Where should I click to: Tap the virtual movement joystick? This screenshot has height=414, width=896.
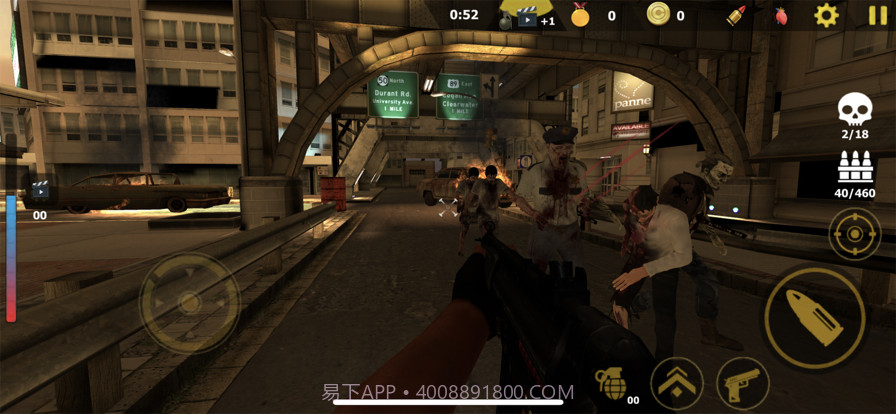(189, 303)
